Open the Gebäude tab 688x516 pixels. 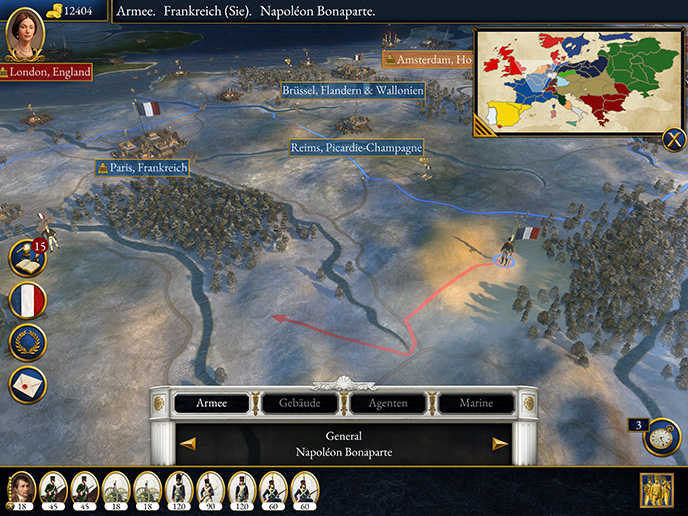click(x=299, y=403)
